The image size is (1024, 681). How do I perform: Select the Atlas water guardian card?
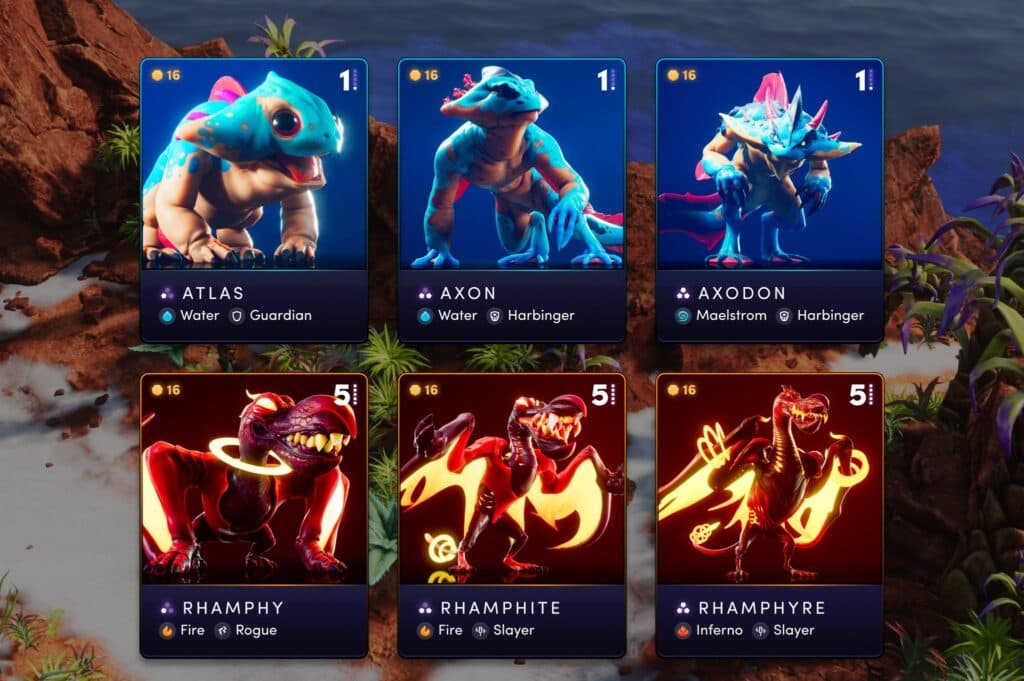click(254, 200)
